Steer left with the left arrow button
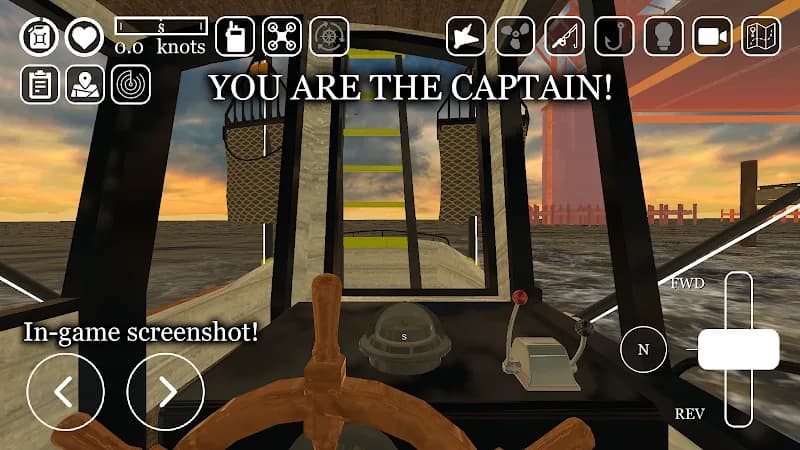This screenshot has height=450, width=800. click(x=65, y=391)
